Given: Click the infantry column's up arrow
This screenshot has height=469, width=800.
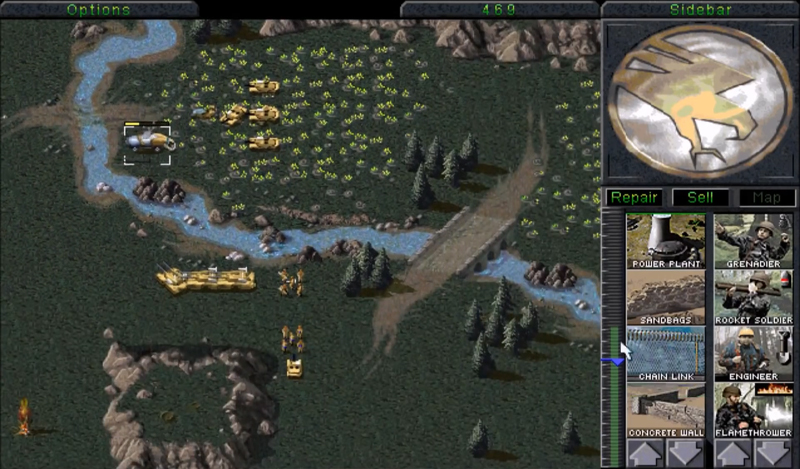Looking at the screenshot, I should point(733,453).
